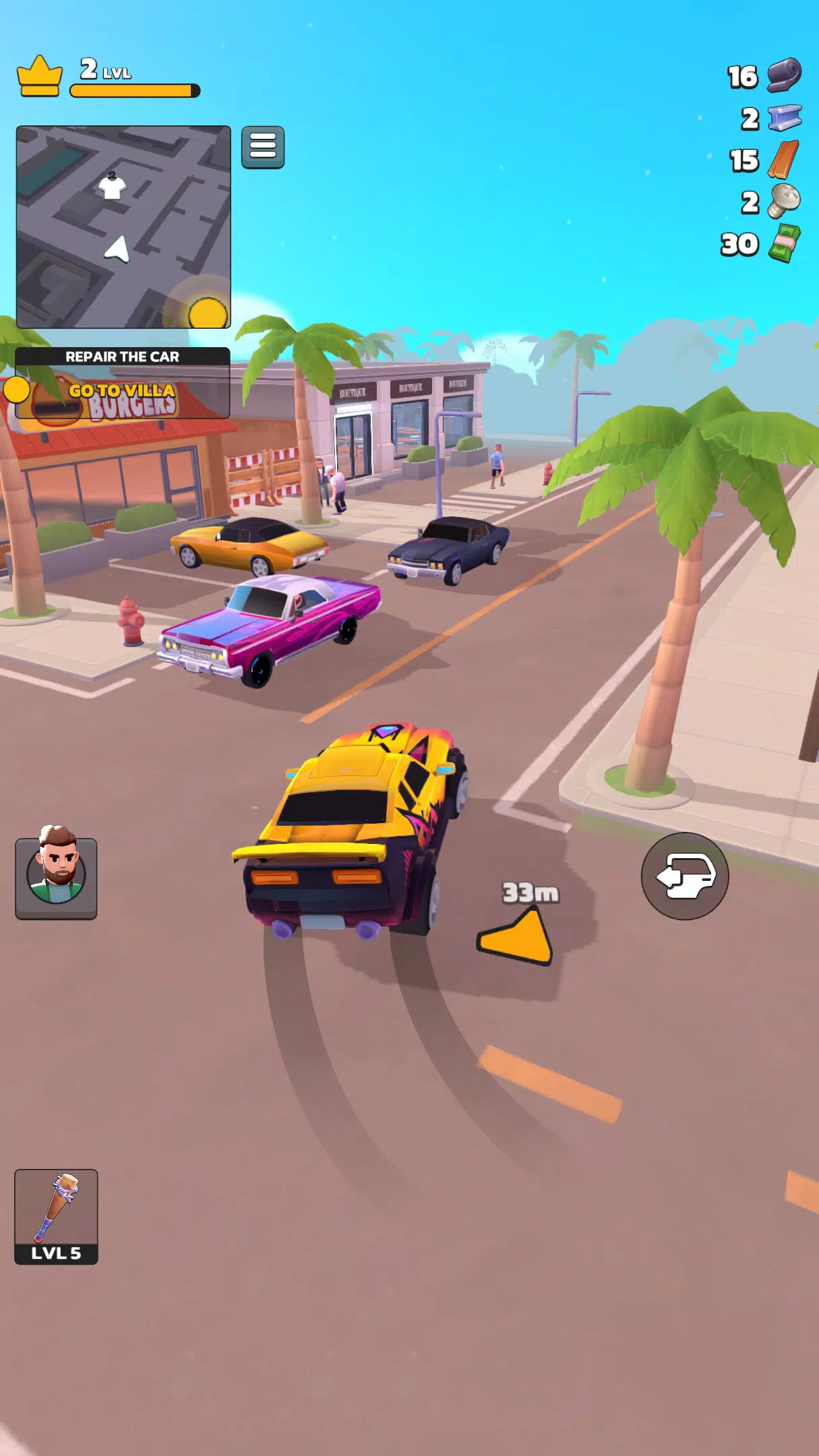819x1456 pixels.
Task: Tap the green cash stack icon
Action: pos(785,244)
